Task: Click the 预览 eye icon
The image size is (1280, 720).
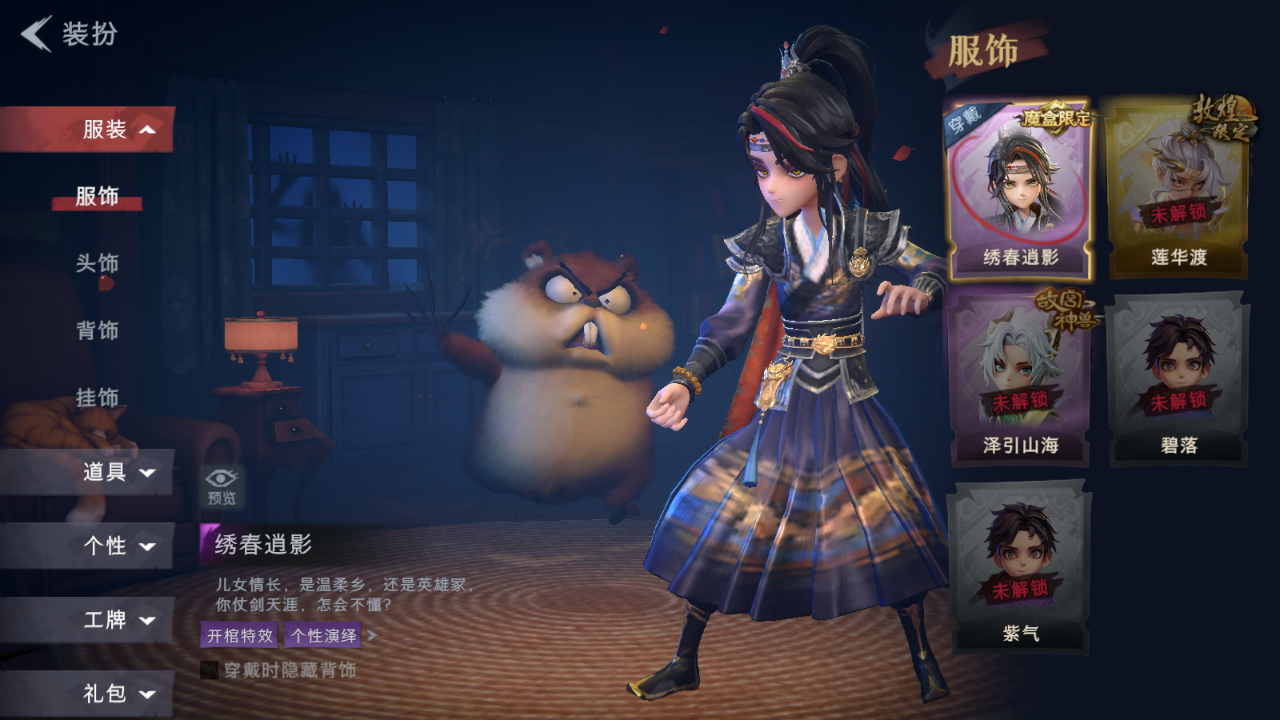Action: click(x=221, y=485)
